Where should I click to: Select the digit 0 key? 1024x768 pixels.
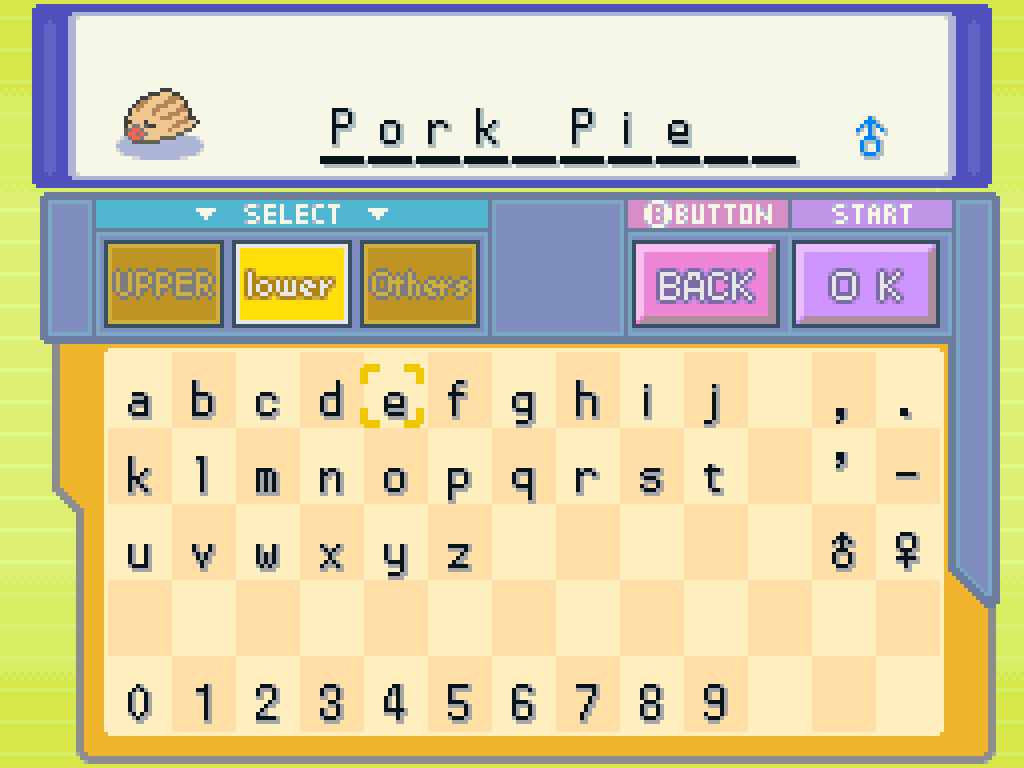(139, 703)
